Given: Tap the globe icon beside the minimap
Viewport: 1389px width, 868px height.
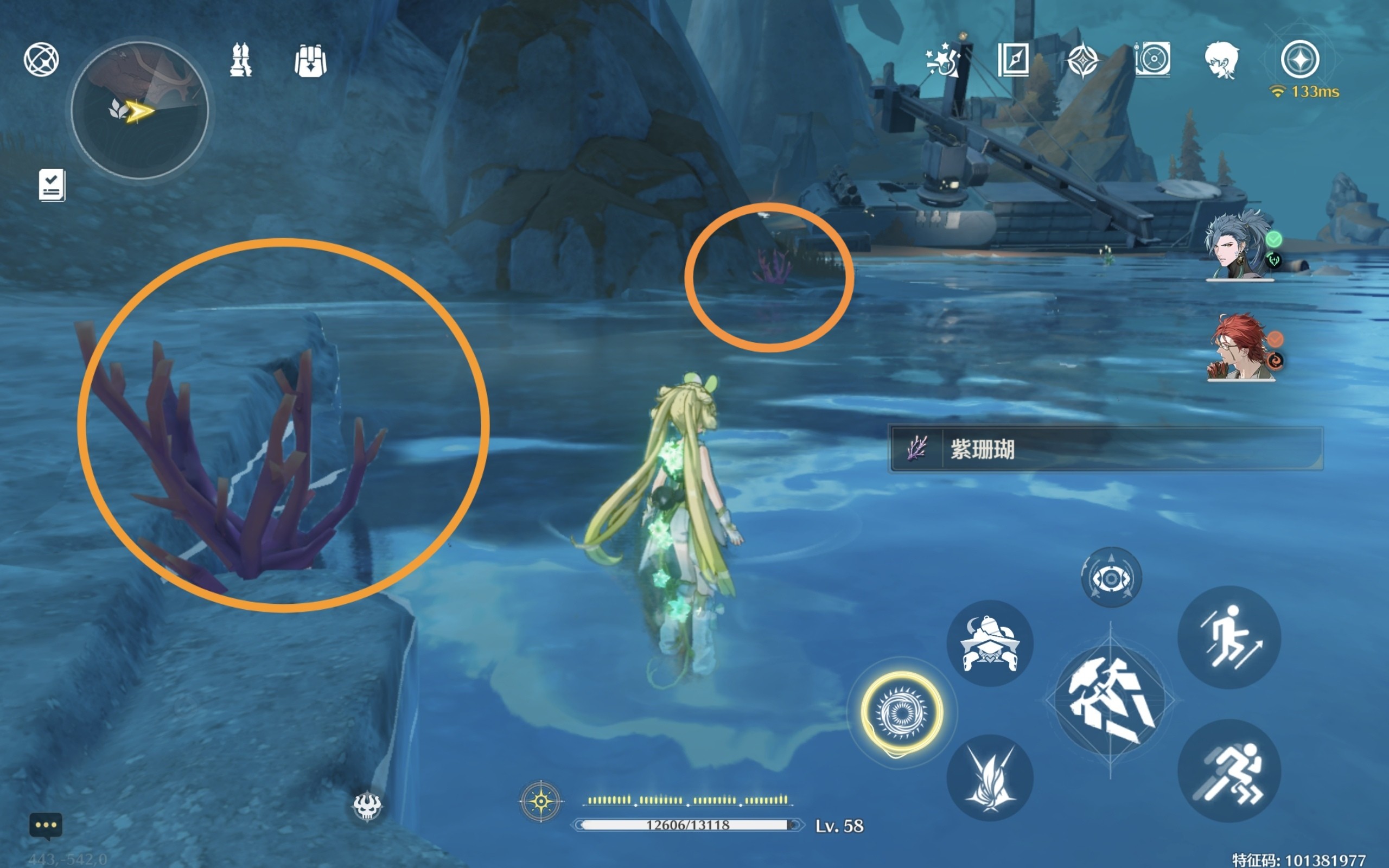Looking at the screenshot, I should (41, 59).
